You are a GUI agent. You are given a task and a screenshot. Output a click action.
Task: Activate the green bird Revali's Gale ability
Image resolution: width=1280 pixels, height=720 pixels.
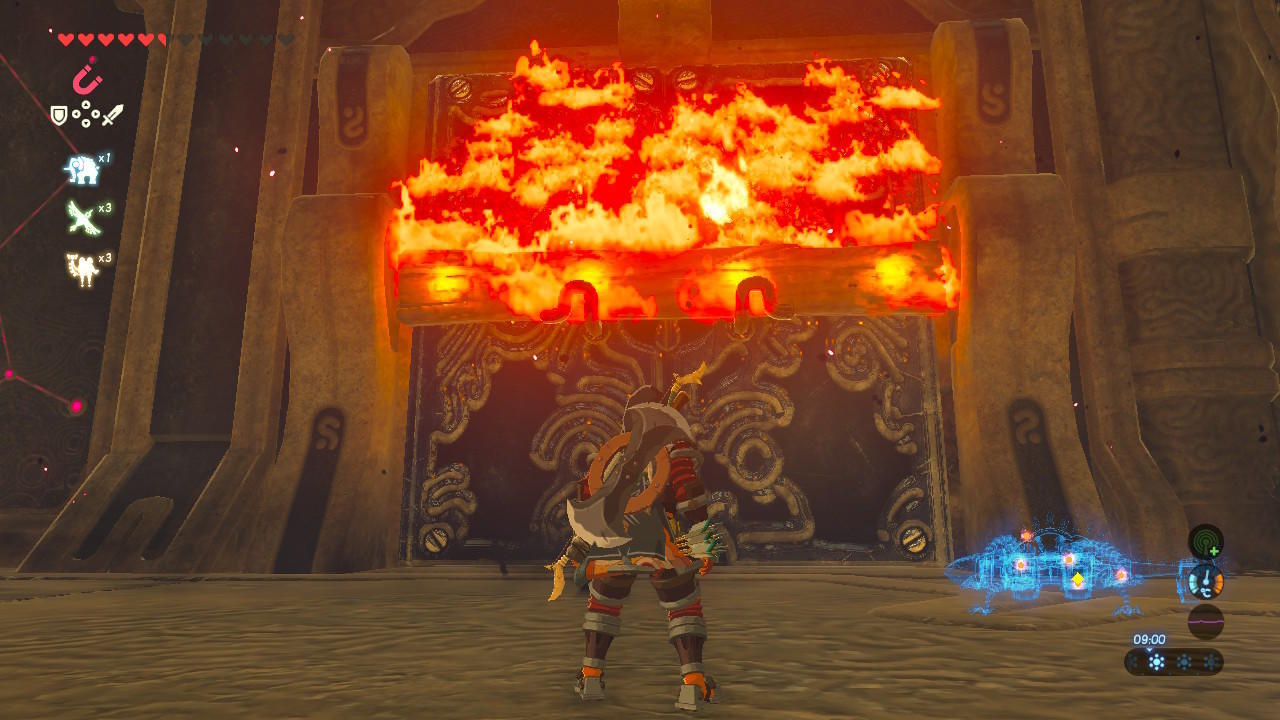tap(81, 216)
